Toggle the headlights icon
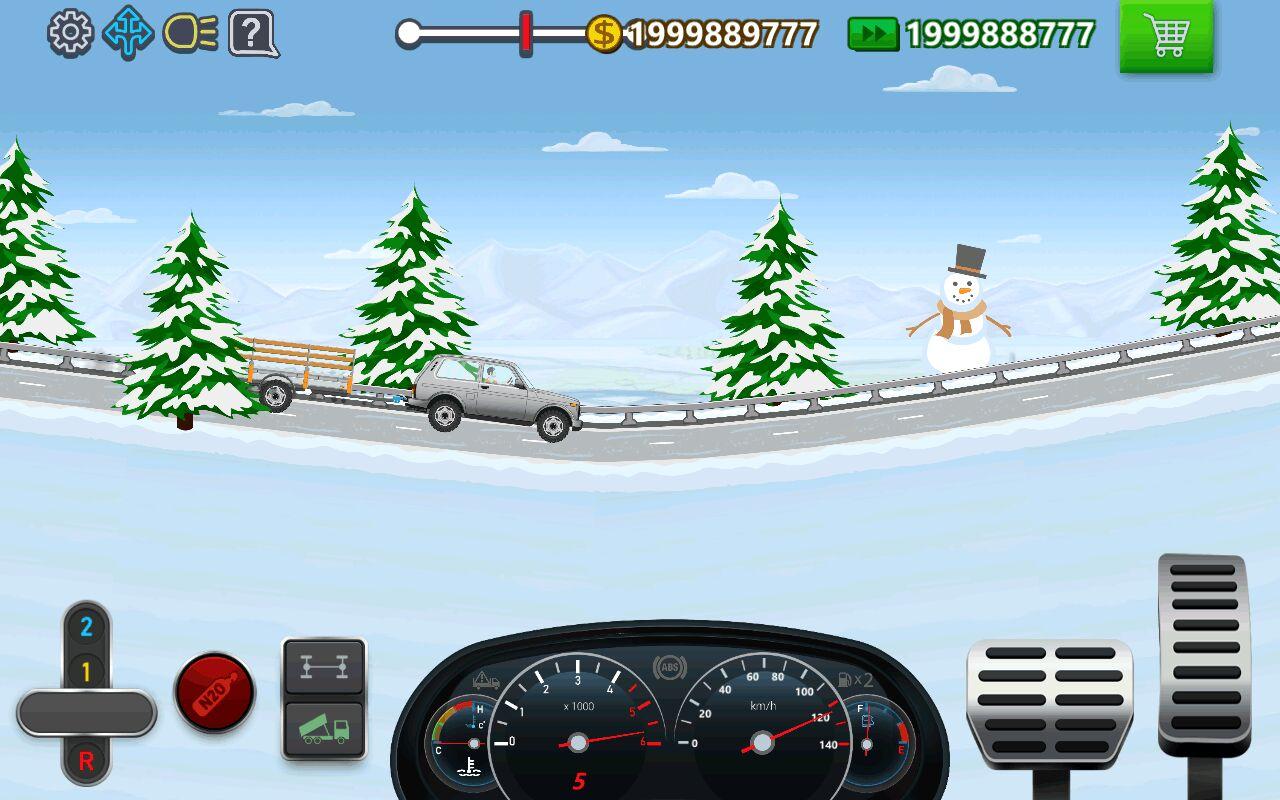 190,33
